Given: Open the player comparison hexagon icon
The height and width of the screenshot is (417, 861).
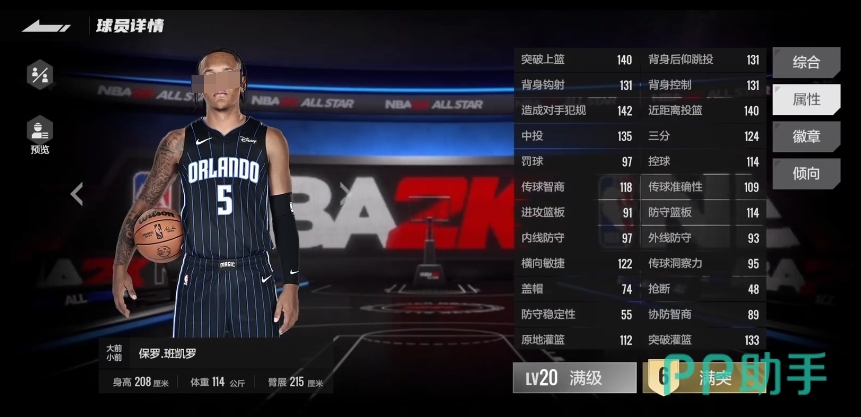Looking at the screenshot, I should pos(40,74).
